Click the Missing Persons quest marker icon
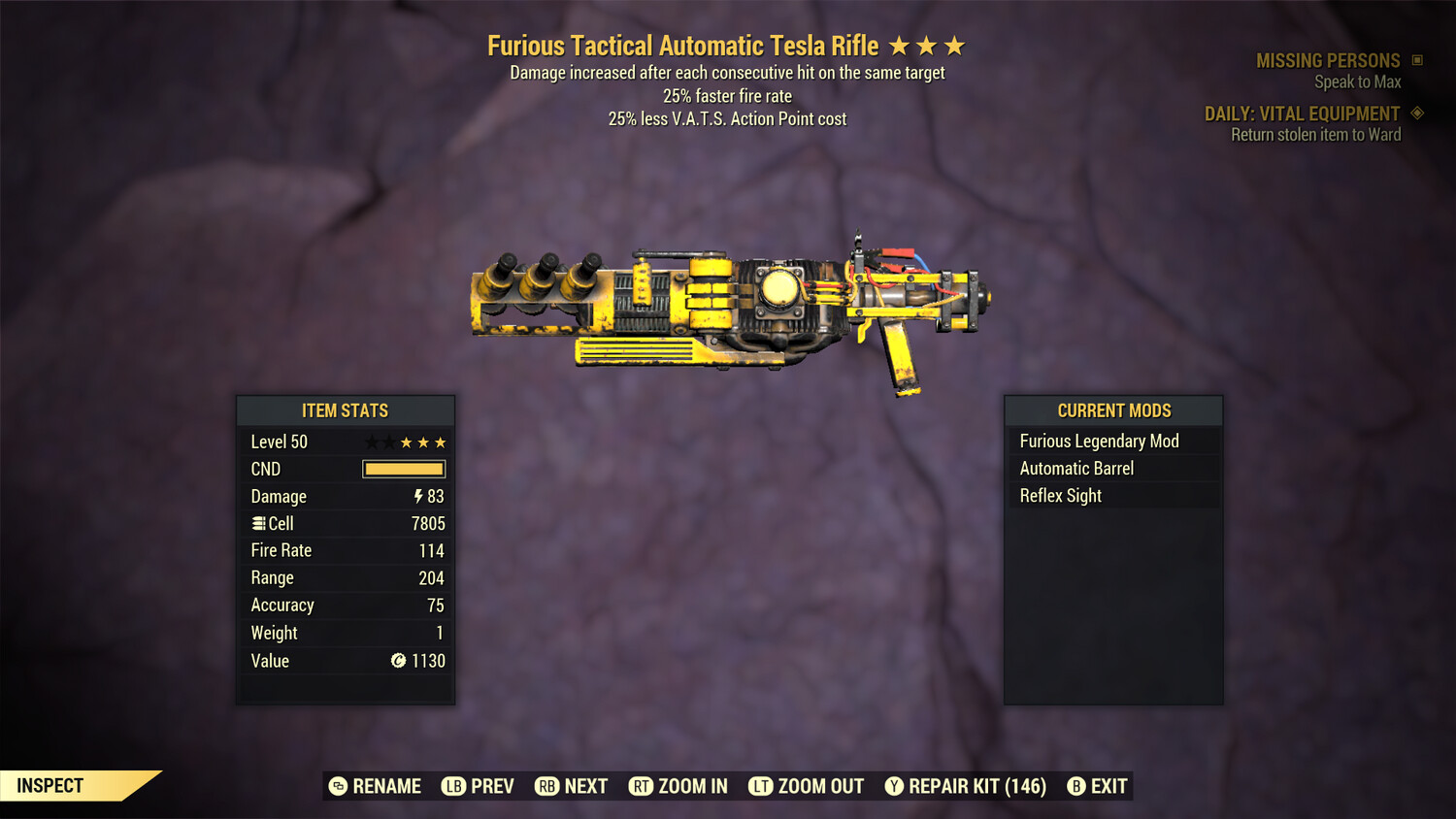The image size is (1456, 819). point(1418,59)
